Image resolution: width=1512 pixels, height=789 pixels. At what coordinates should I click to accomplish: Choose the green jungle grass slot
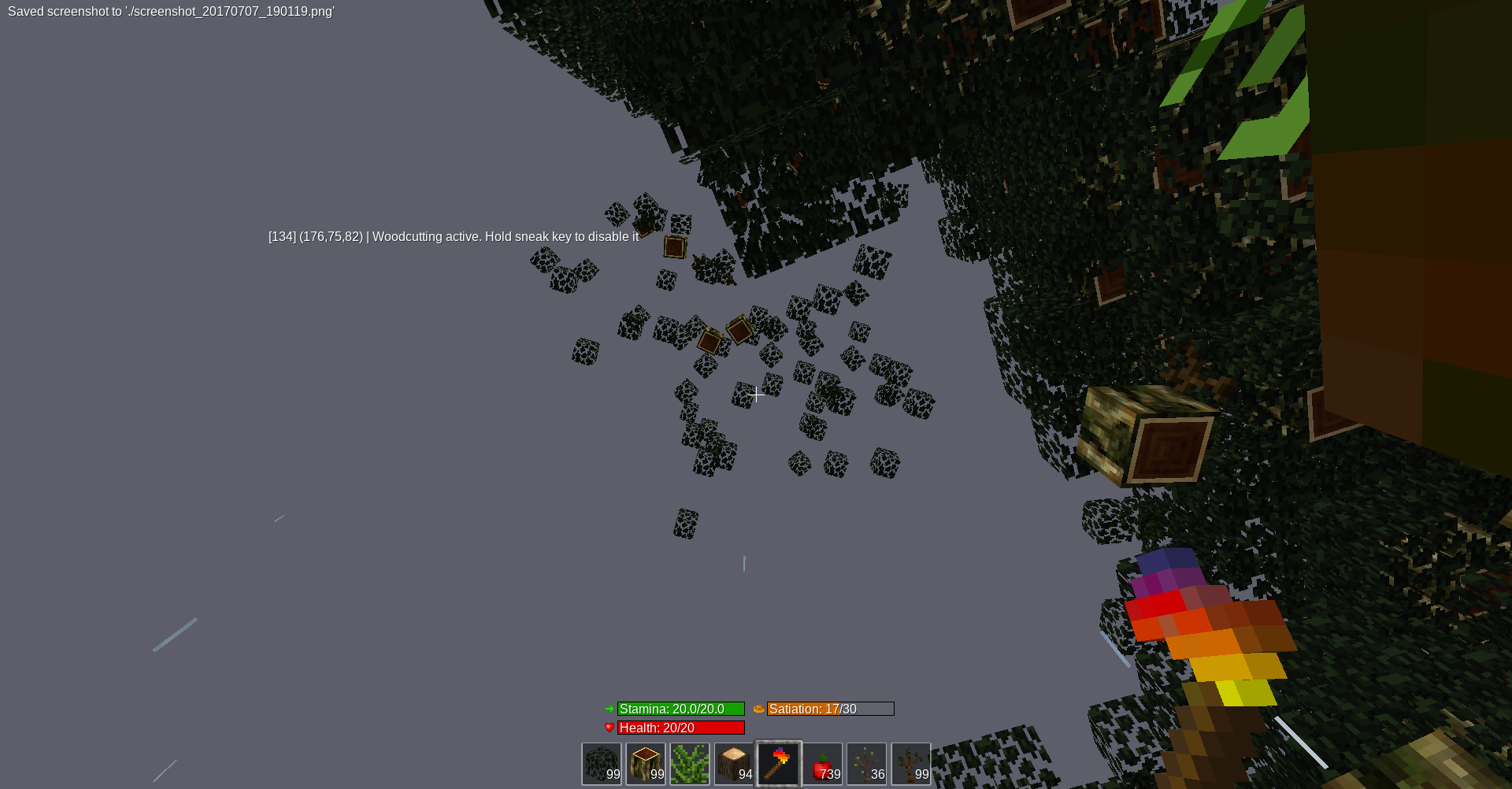pos(690,764)
